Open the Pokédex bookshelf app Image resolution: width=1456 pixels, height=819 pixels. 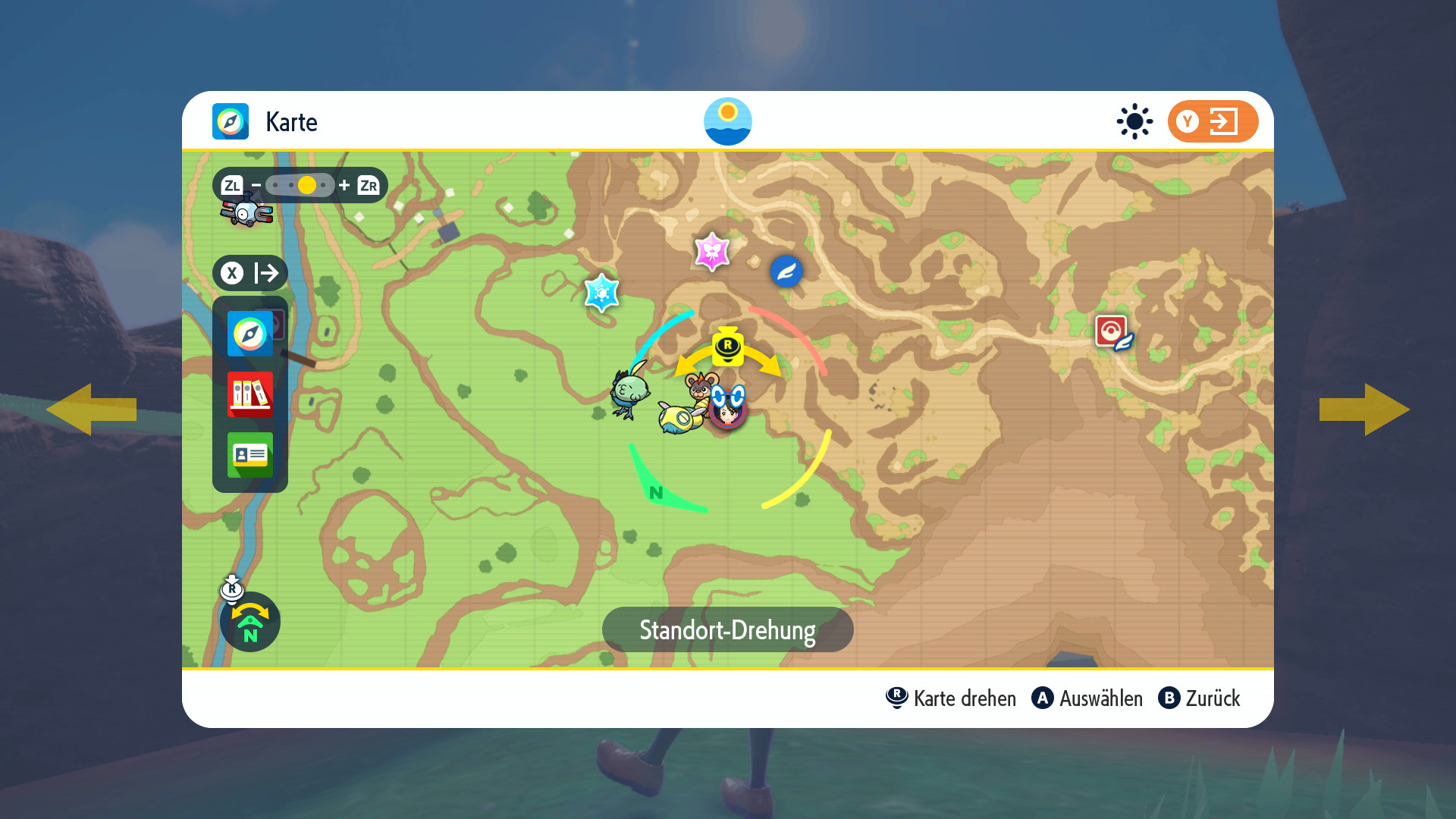249,394
